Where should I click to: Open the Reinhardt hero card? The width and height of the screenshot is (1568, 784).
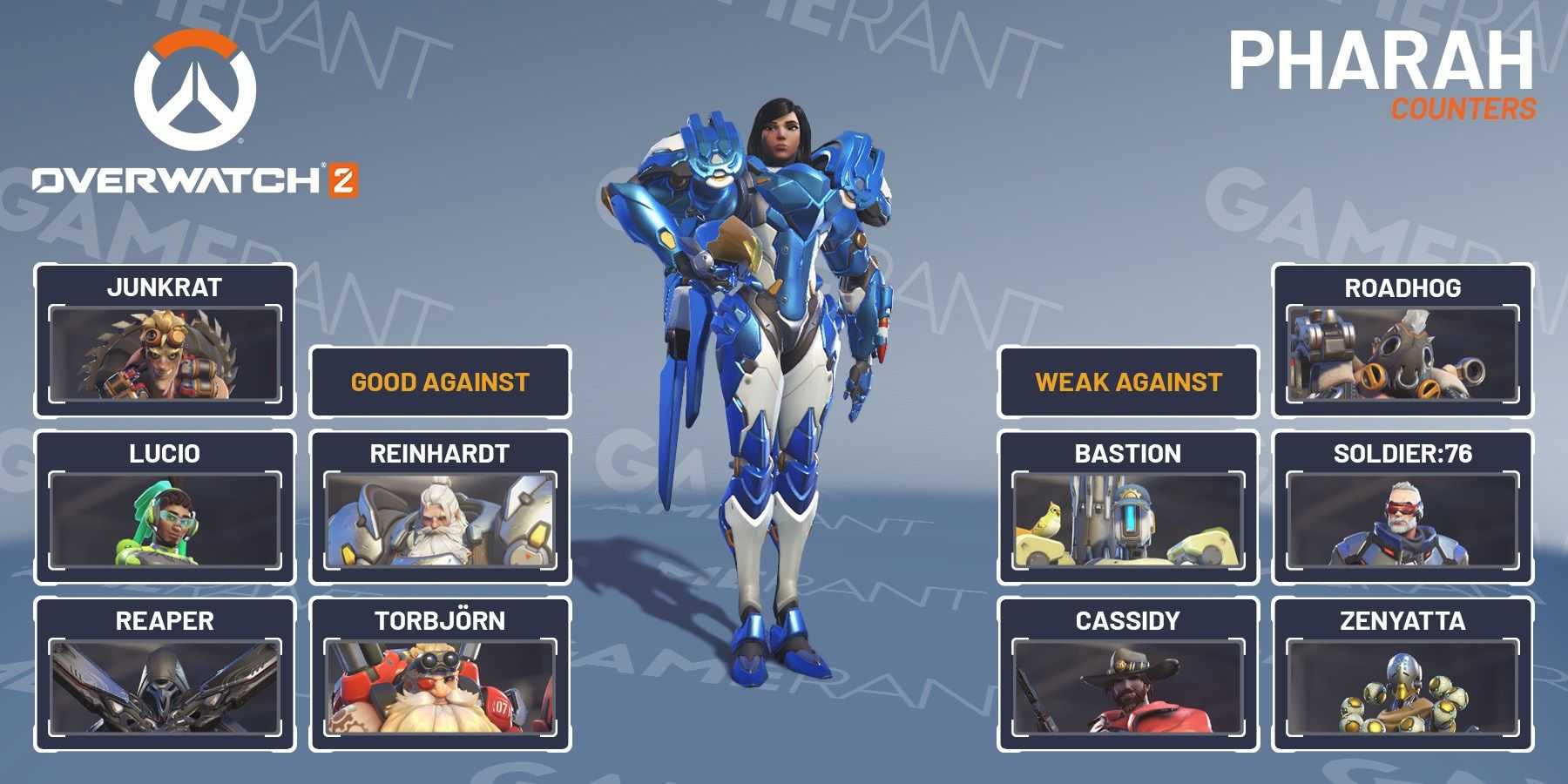[x=440, y=507]
